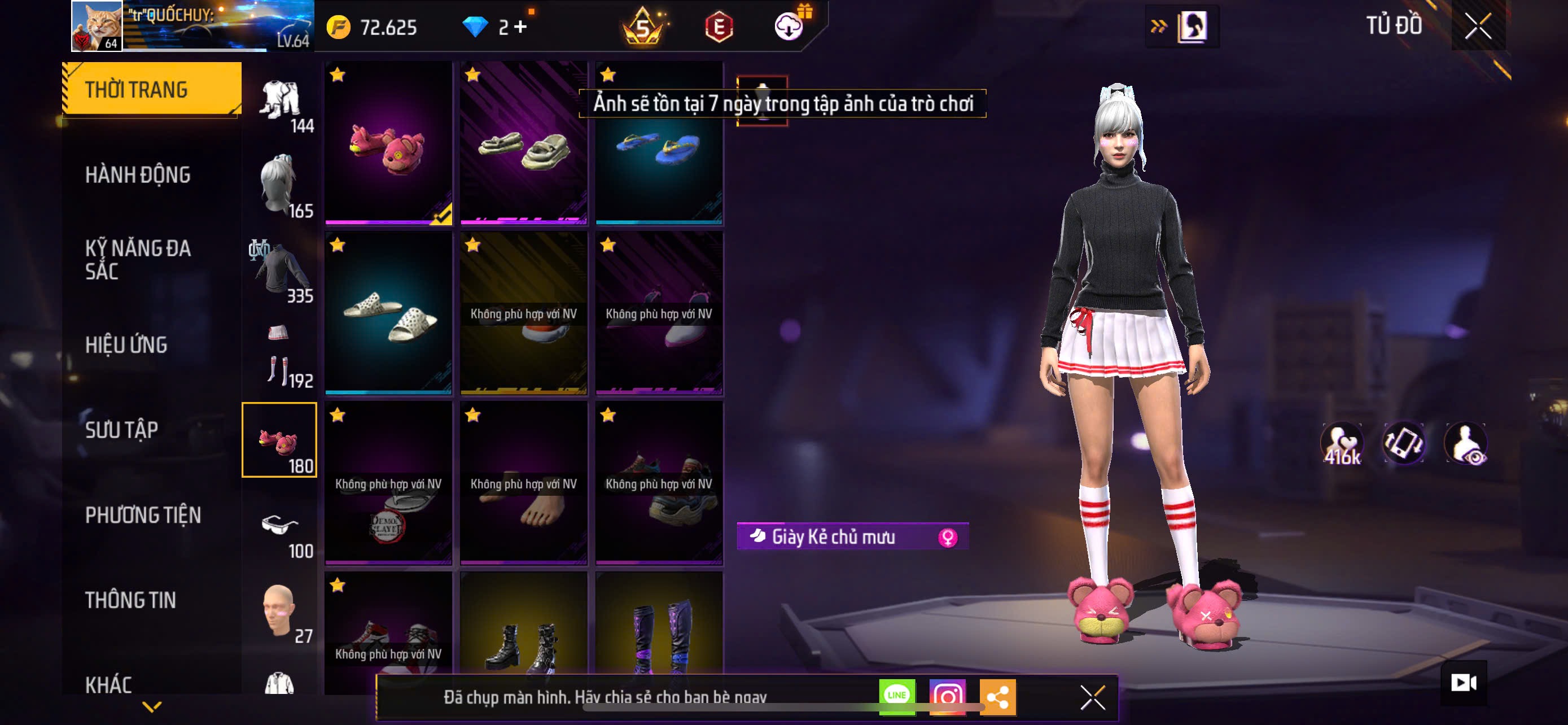This screenshot has height=725, width=1568.
Task: Open the Thông Tin section
Action: pos(130,600)
